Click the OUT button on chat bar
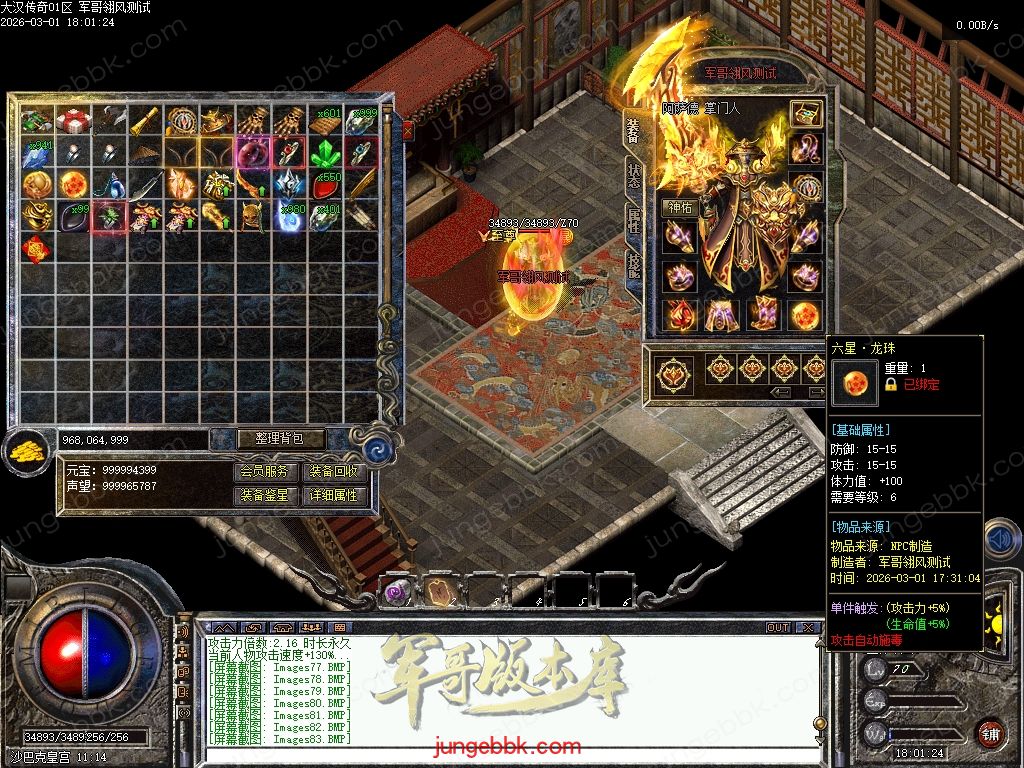Screen dimensions: 1024x768 point(777,628)
